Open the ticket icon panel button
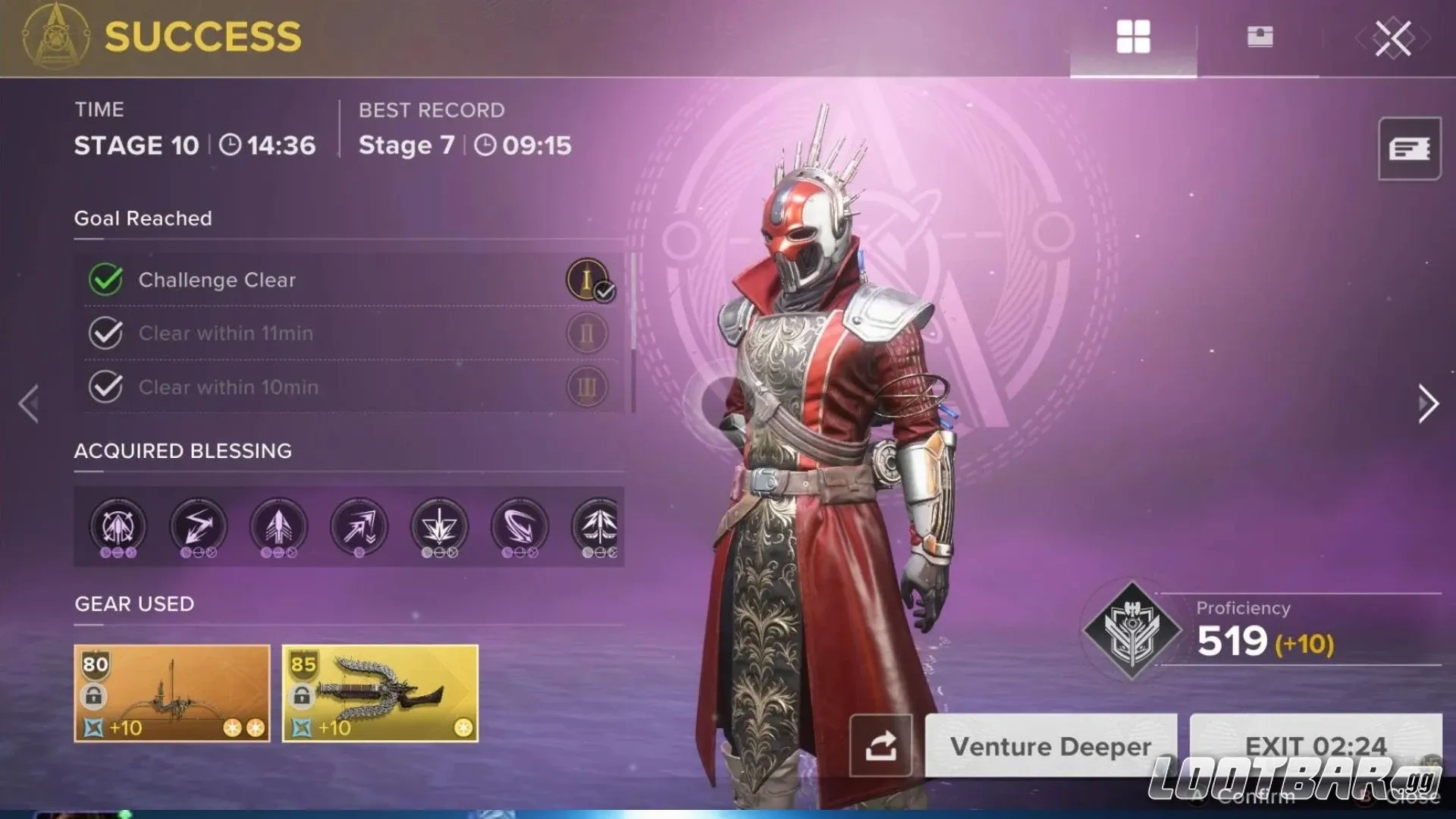The height and width of the screenshot is (819, 1456). coord(1409,149)
